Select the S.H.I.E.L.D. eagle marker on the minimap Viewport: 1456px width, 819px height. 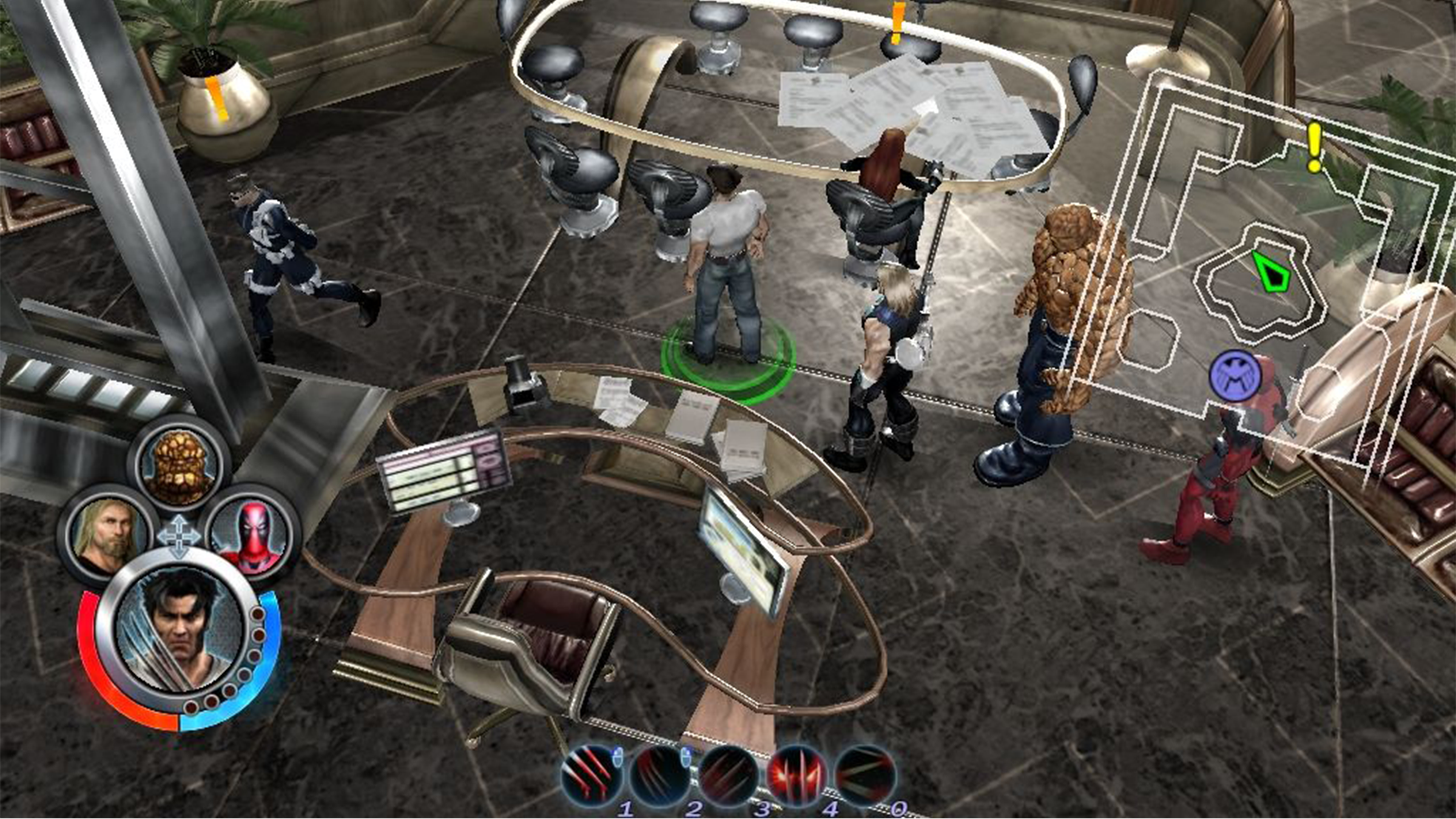[1236, 376]
